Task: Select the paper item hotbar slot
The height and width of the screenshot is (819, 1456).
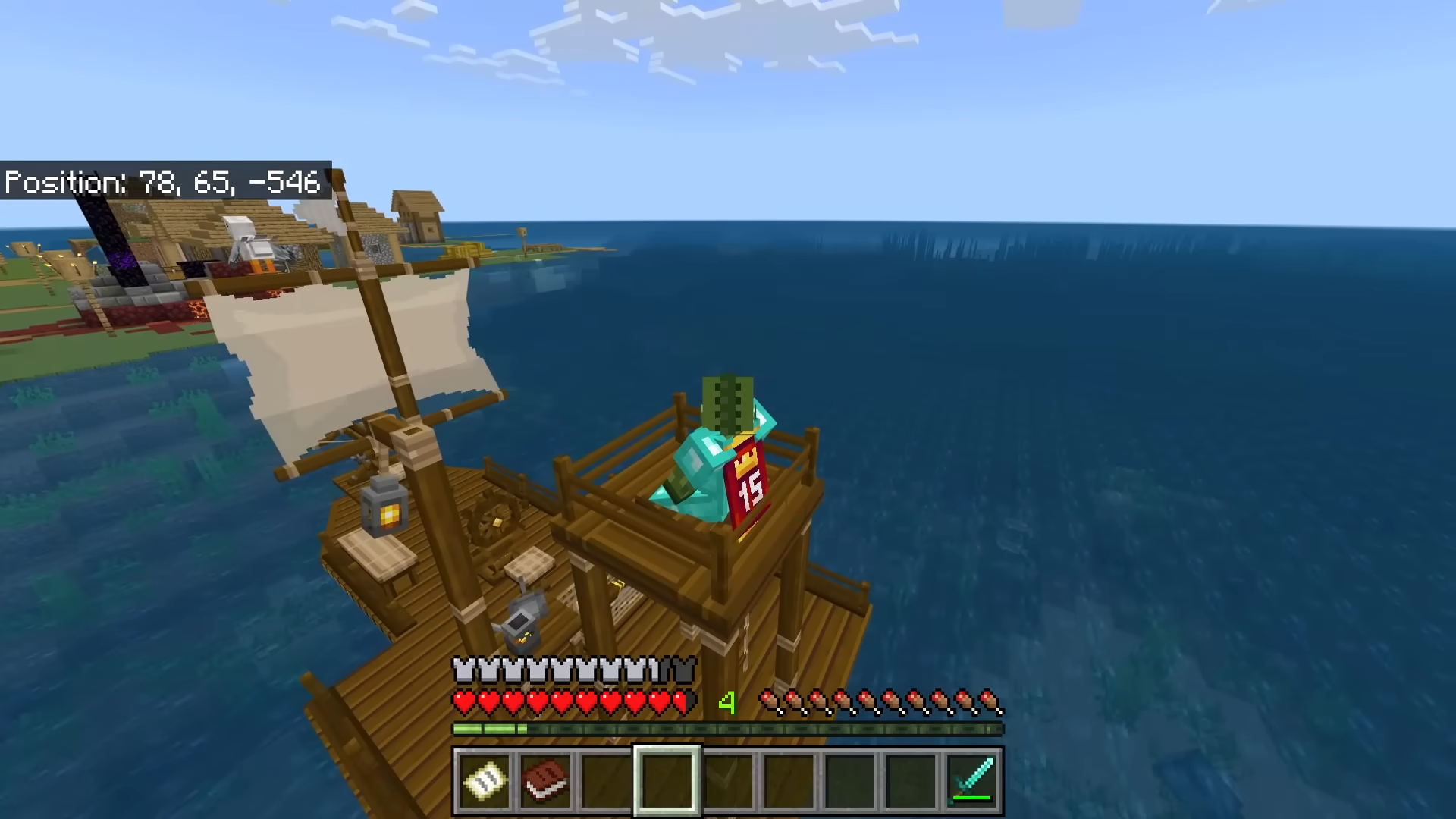Action: tap(485, 780)
